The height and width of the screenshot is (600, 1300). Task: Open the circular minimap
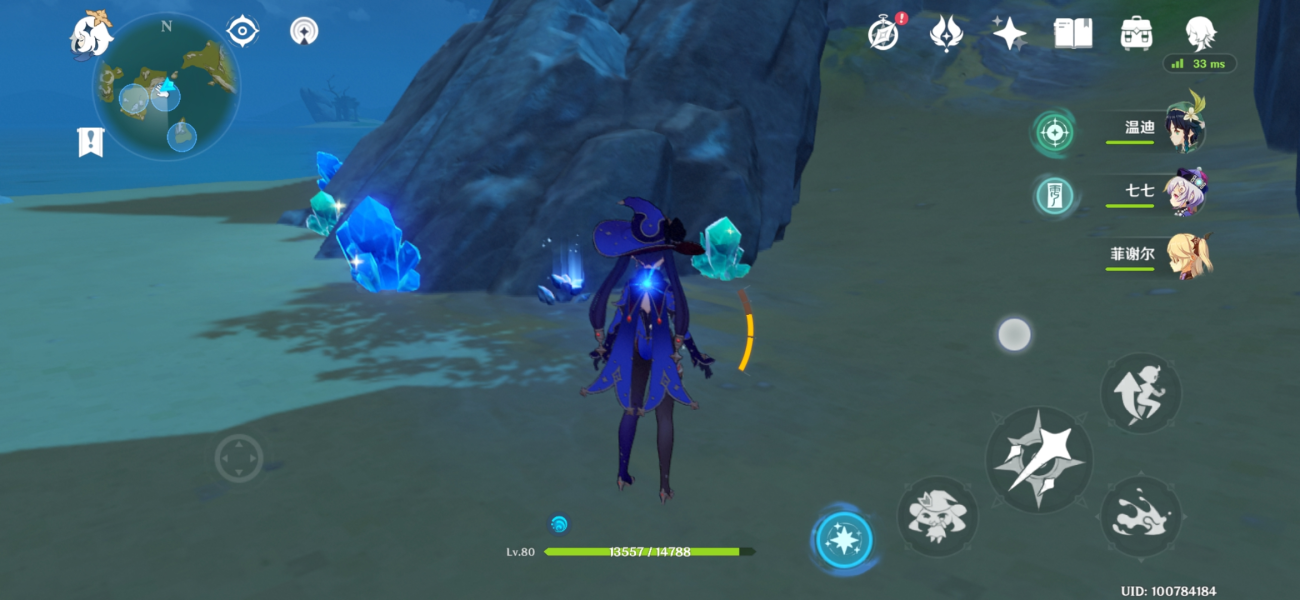coord(166,86)
